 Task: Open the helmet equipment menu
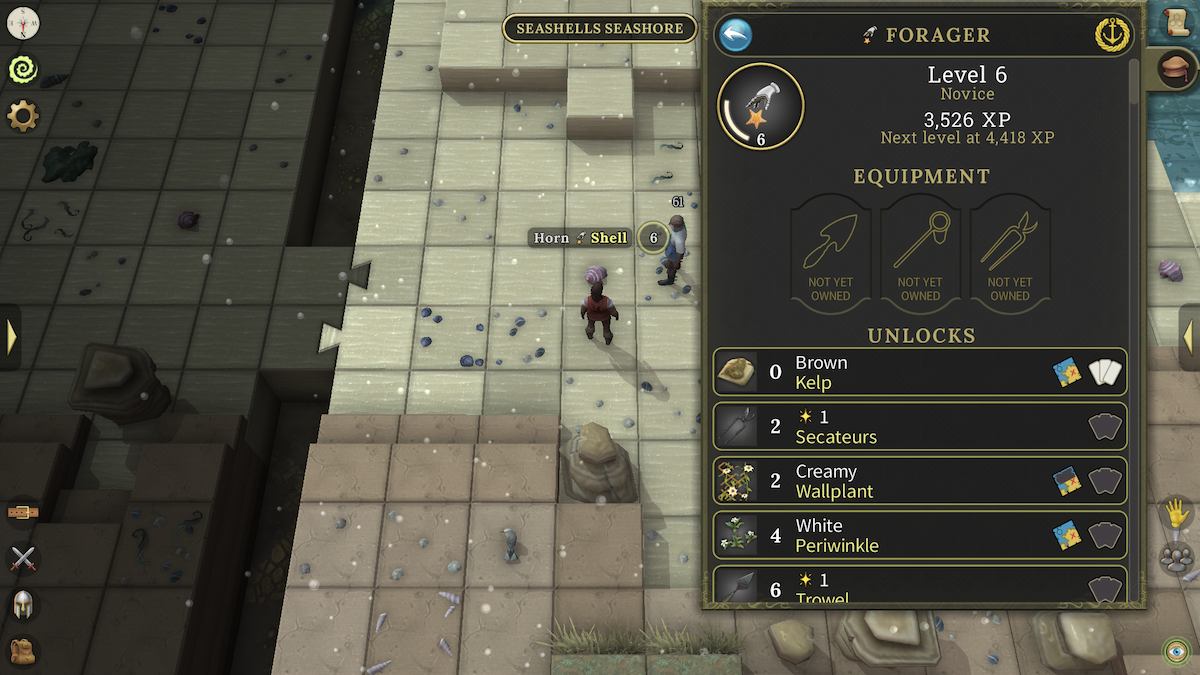[x=22, y=604]
